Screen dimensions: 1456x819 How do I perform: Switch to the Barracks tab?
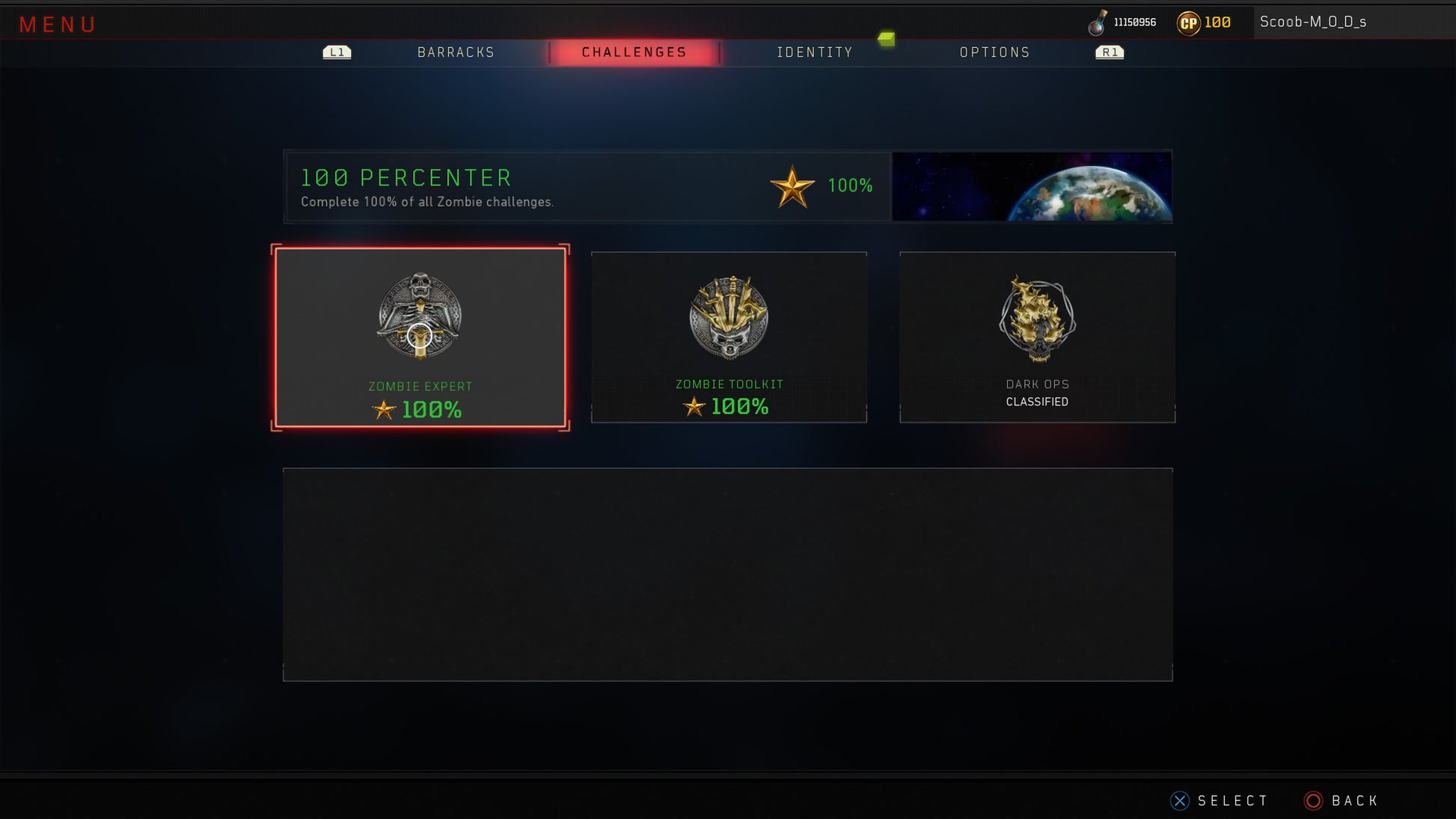click(456, 52)
